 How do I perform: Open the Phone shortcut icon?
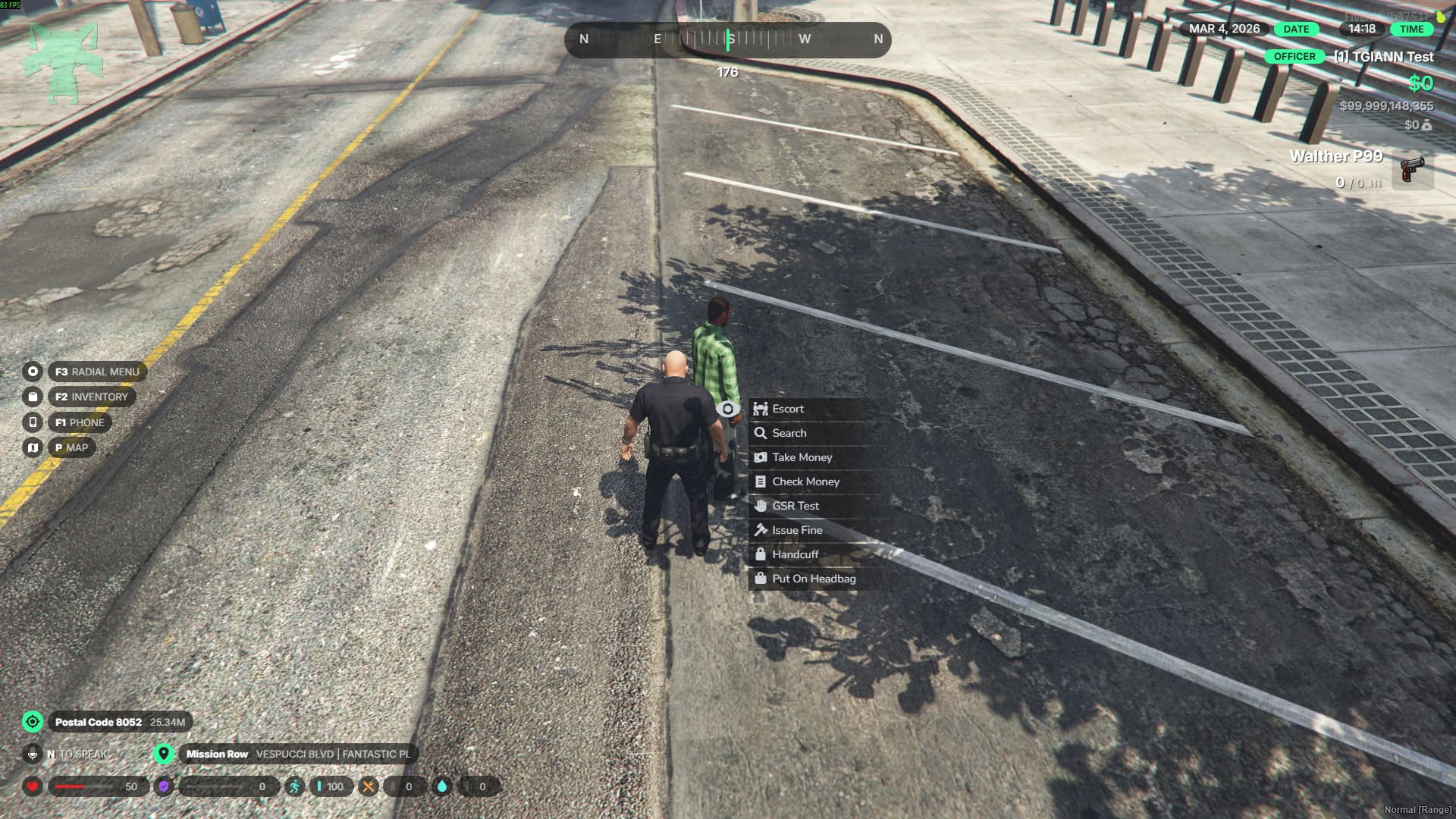coord(33,422)
